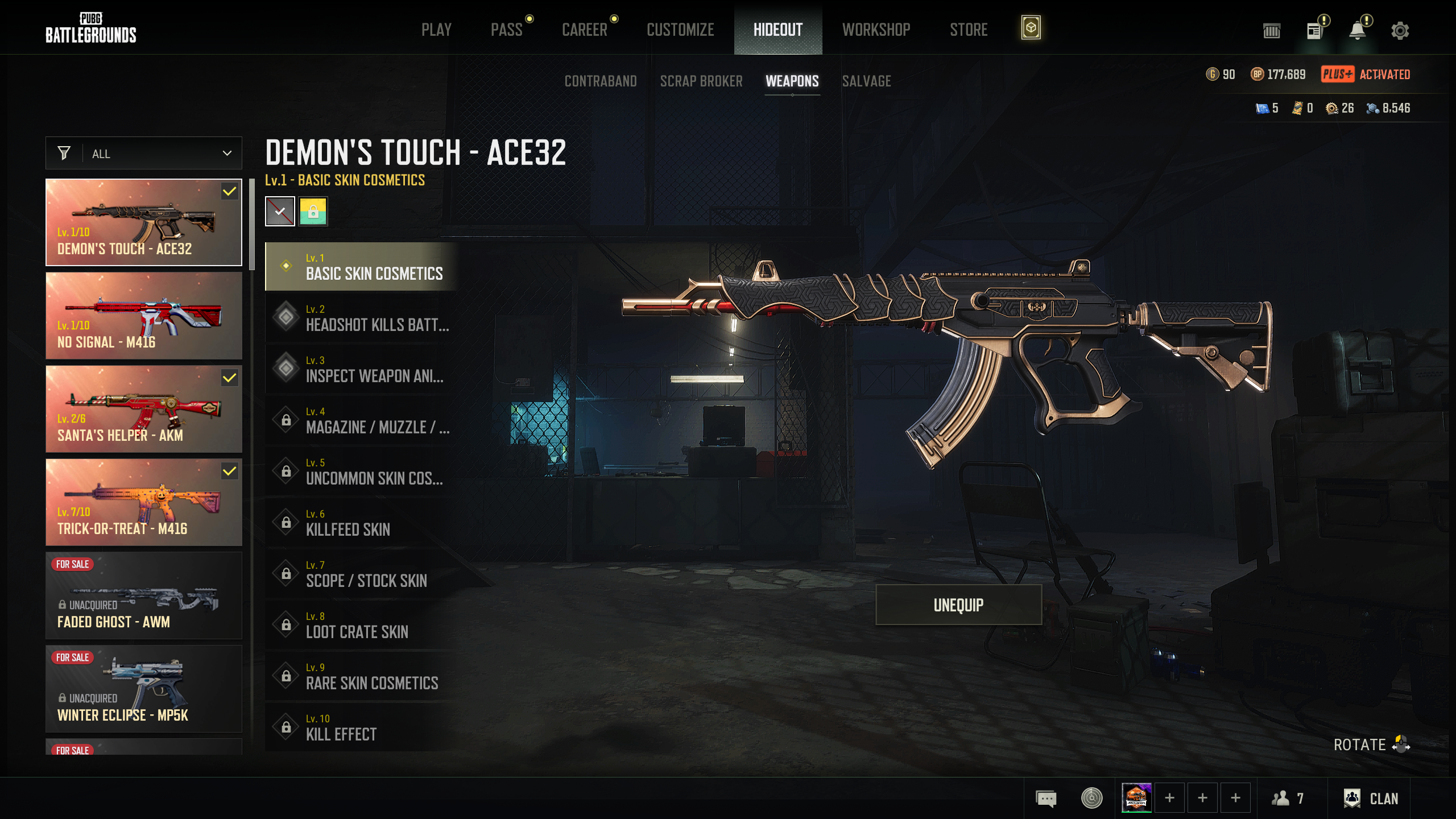The image size is (1456, 819).
Task: View the Winter Eclipse - MP5K skin
Action: [x=144, y=689]
